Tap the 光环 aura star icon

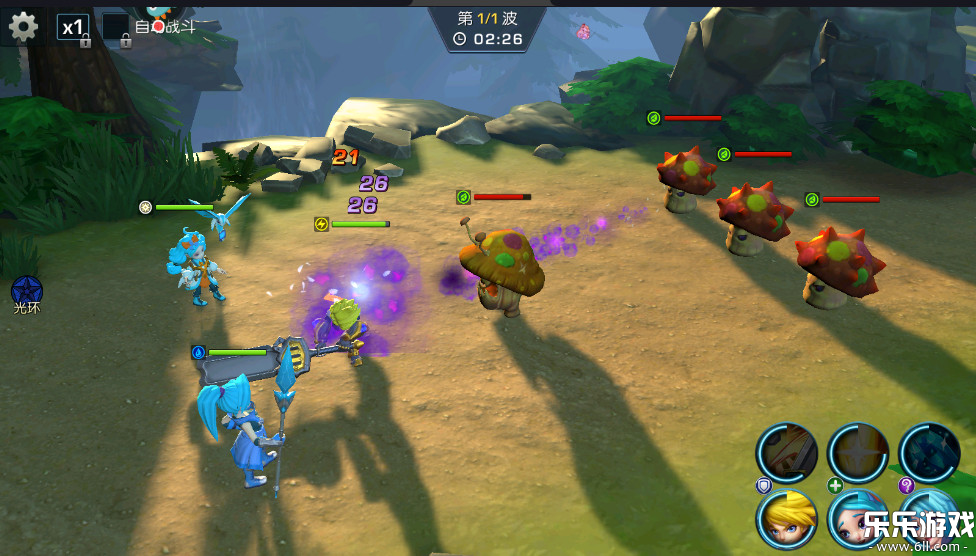click(26, 291)
